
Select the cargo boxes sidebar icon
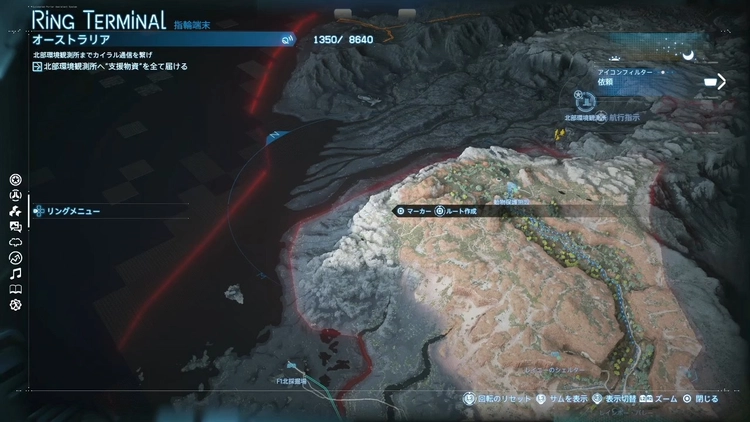point(15,212)
